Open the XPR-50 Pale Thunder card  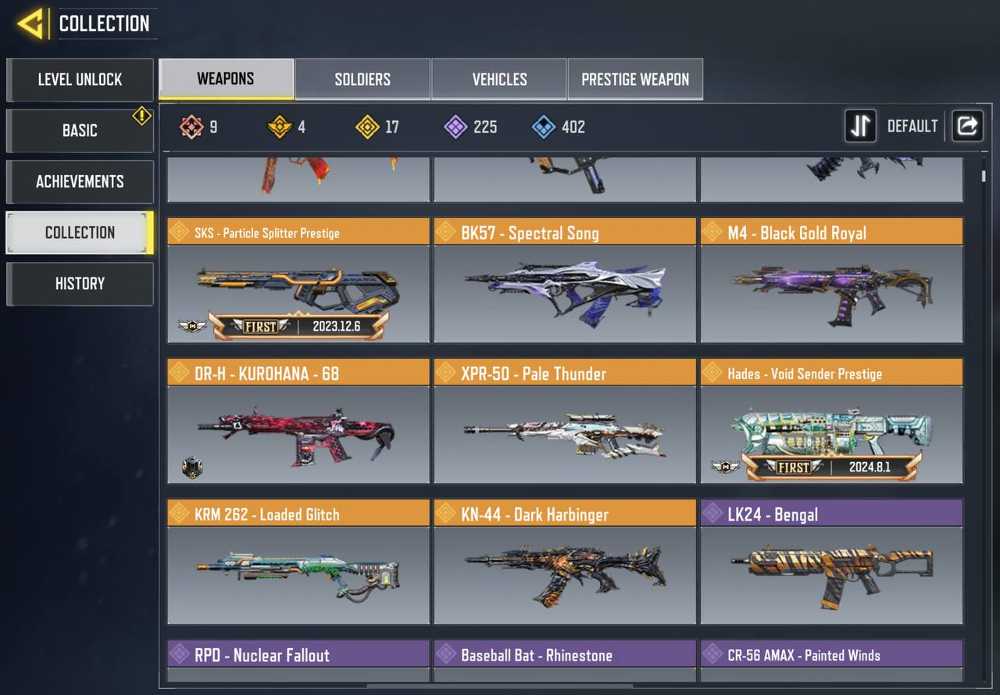[564, 423]
